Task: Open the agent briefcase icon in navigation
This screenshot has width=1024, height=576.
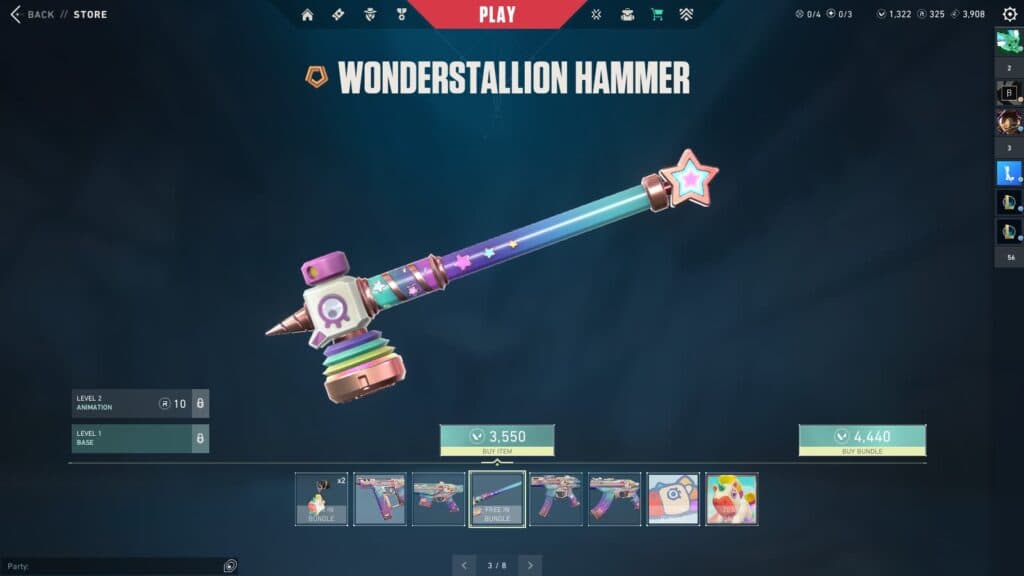Action: pyautogui.click(x=627, y=14)
